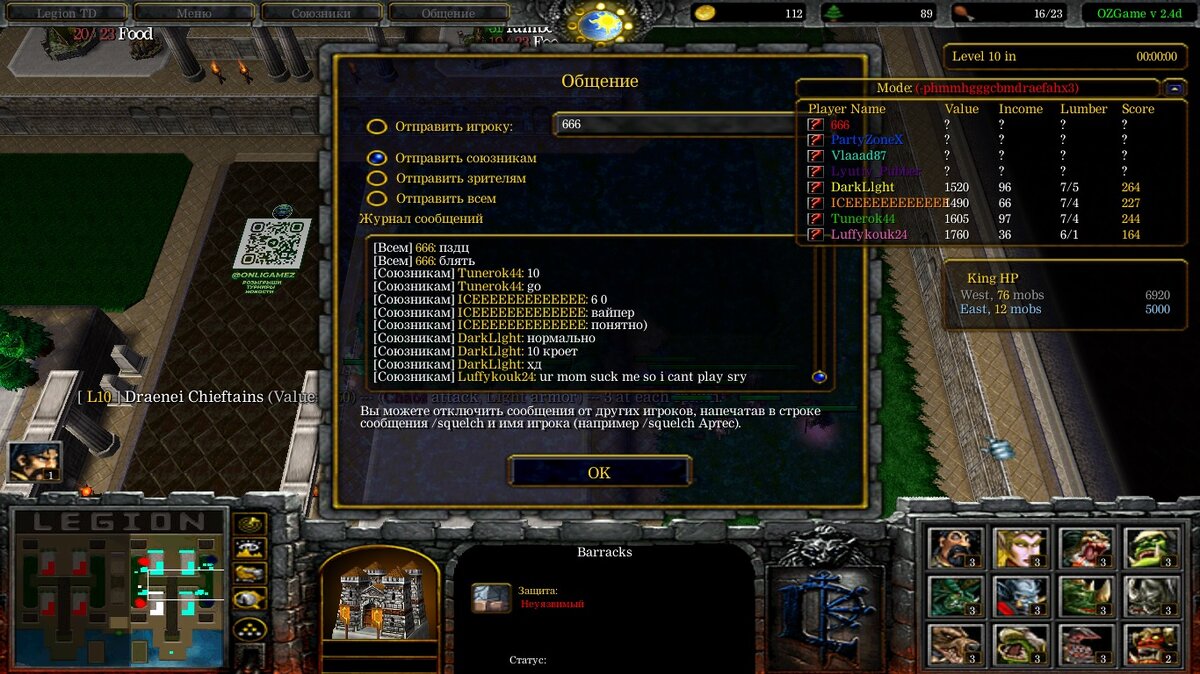Click the Общение chat menu button

[x=448, y=14]
